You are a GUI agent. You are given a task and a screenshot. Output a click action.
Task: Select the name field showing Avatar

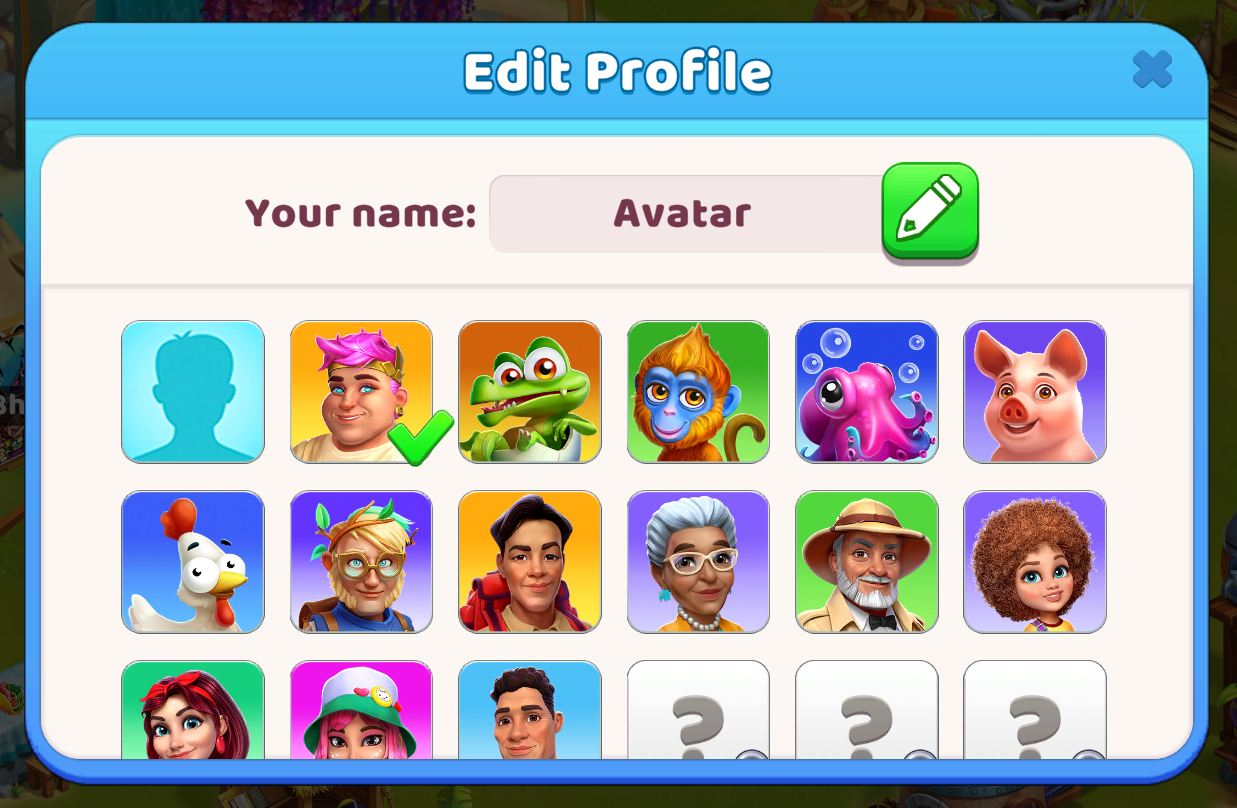coord(684,214)
